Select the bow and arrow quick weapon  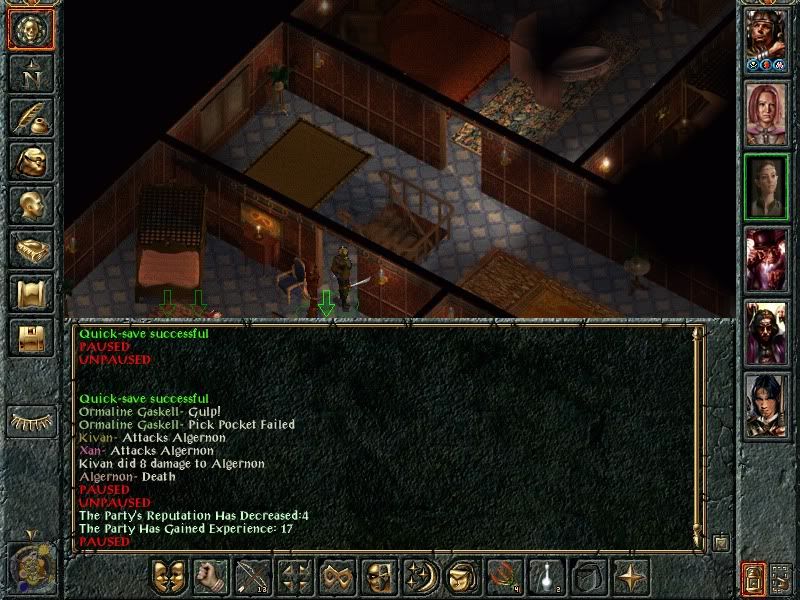point(250,578)
